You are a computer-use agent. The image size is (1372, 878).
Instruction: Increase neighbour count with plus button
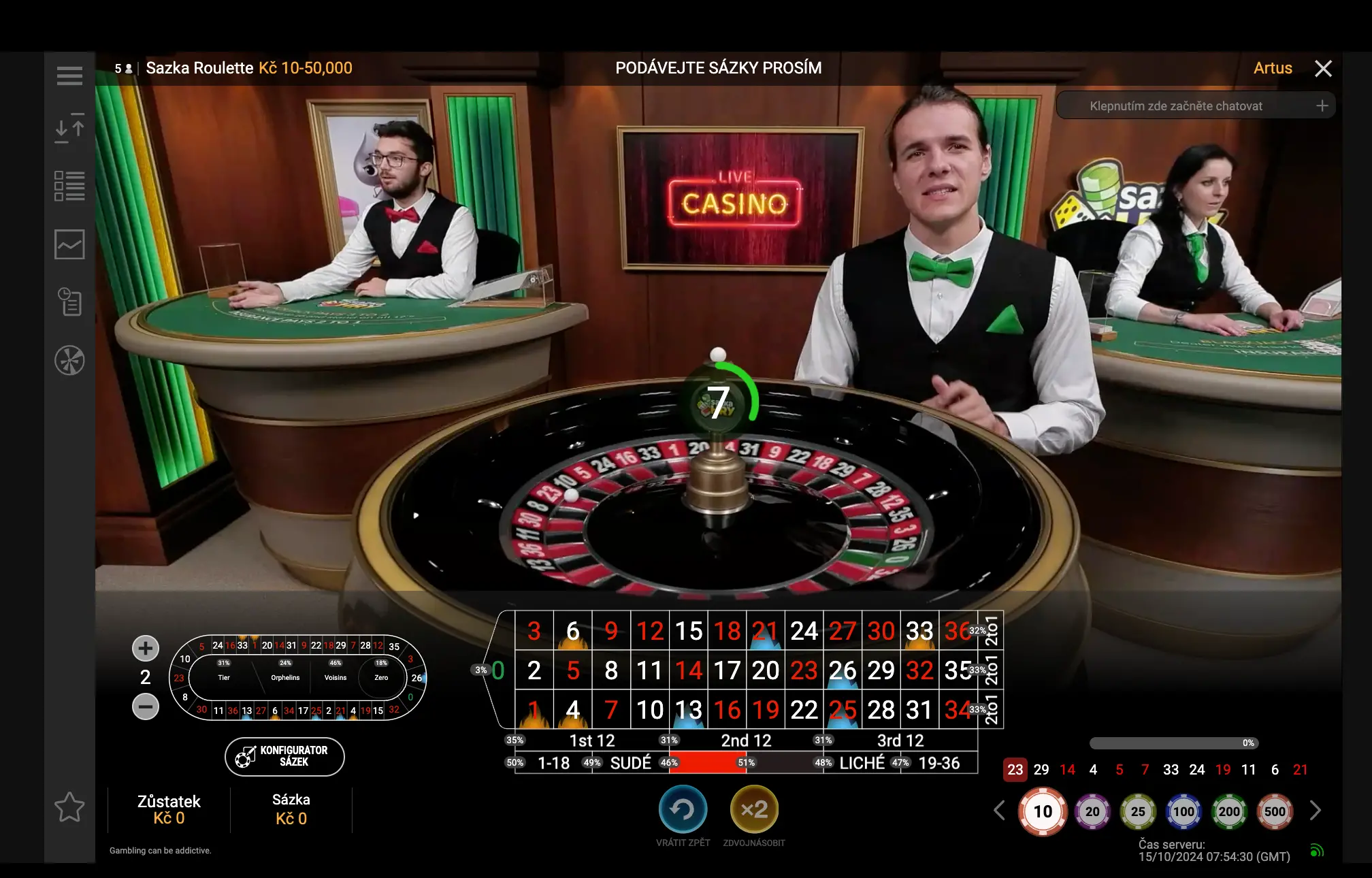[145, 648]
